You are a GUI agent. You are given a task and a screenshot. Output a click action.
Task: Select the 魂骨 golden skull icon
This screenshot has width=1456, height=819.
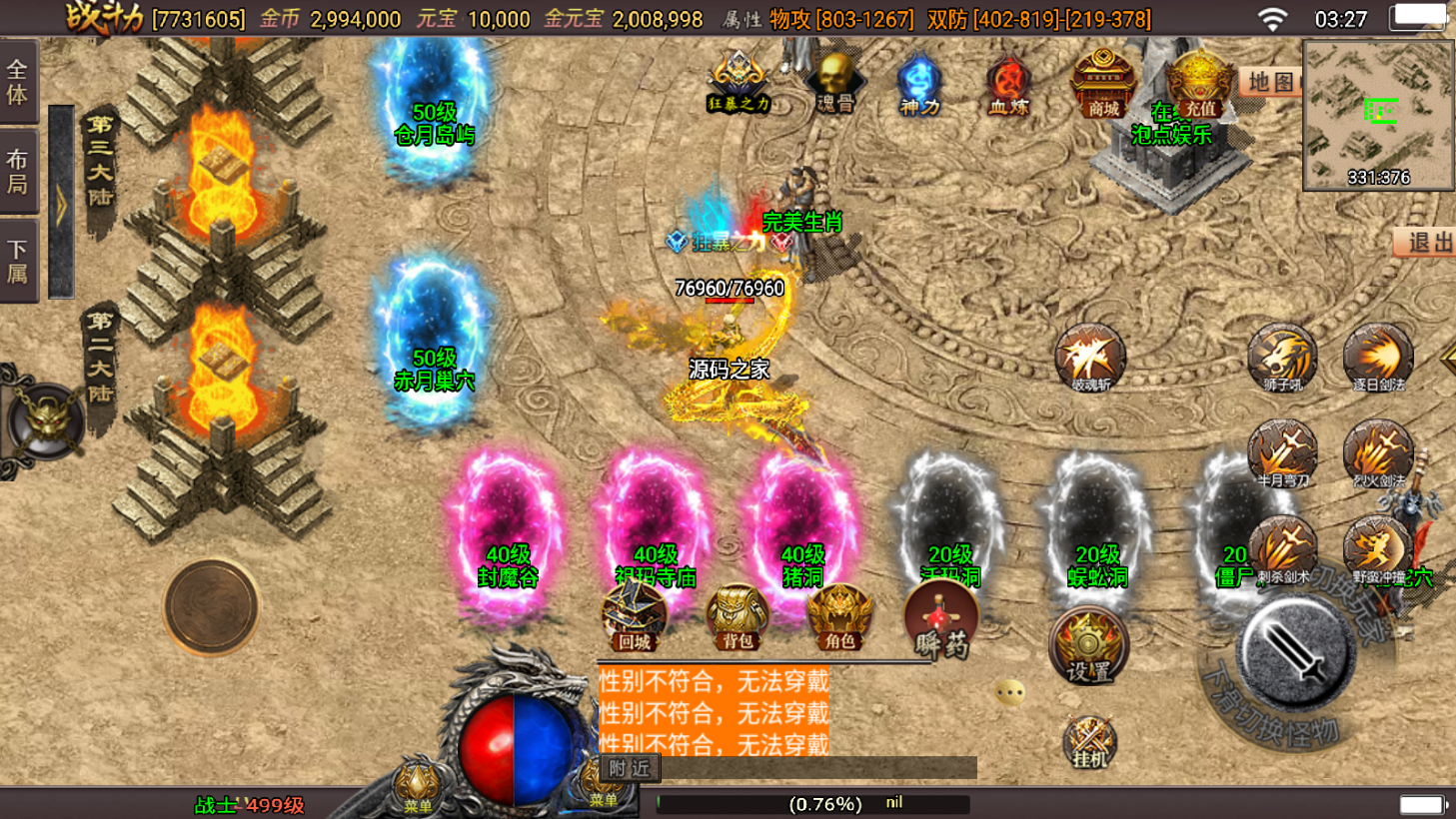click(834, 82)
